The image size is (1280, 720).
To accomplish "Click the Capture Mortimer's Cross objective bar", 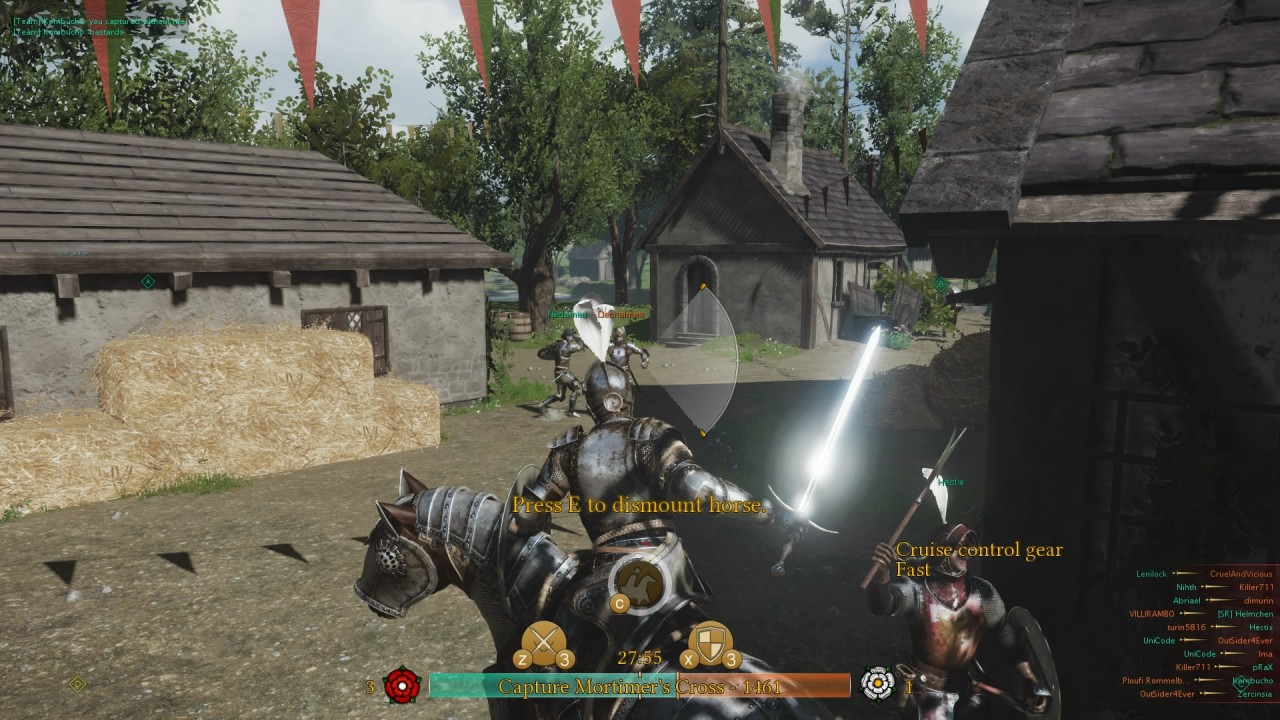I will tap(639, 686).
